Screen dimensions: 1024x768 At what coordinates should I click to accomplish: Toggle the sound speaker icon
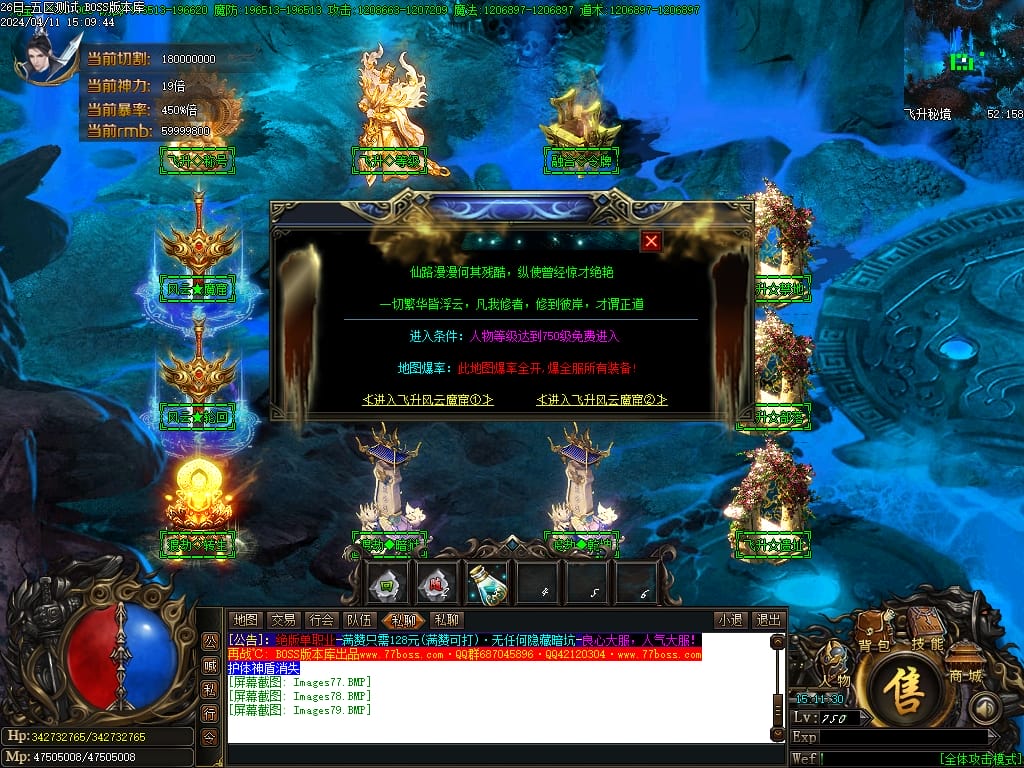pyautogui.click(x=987, y=707)
